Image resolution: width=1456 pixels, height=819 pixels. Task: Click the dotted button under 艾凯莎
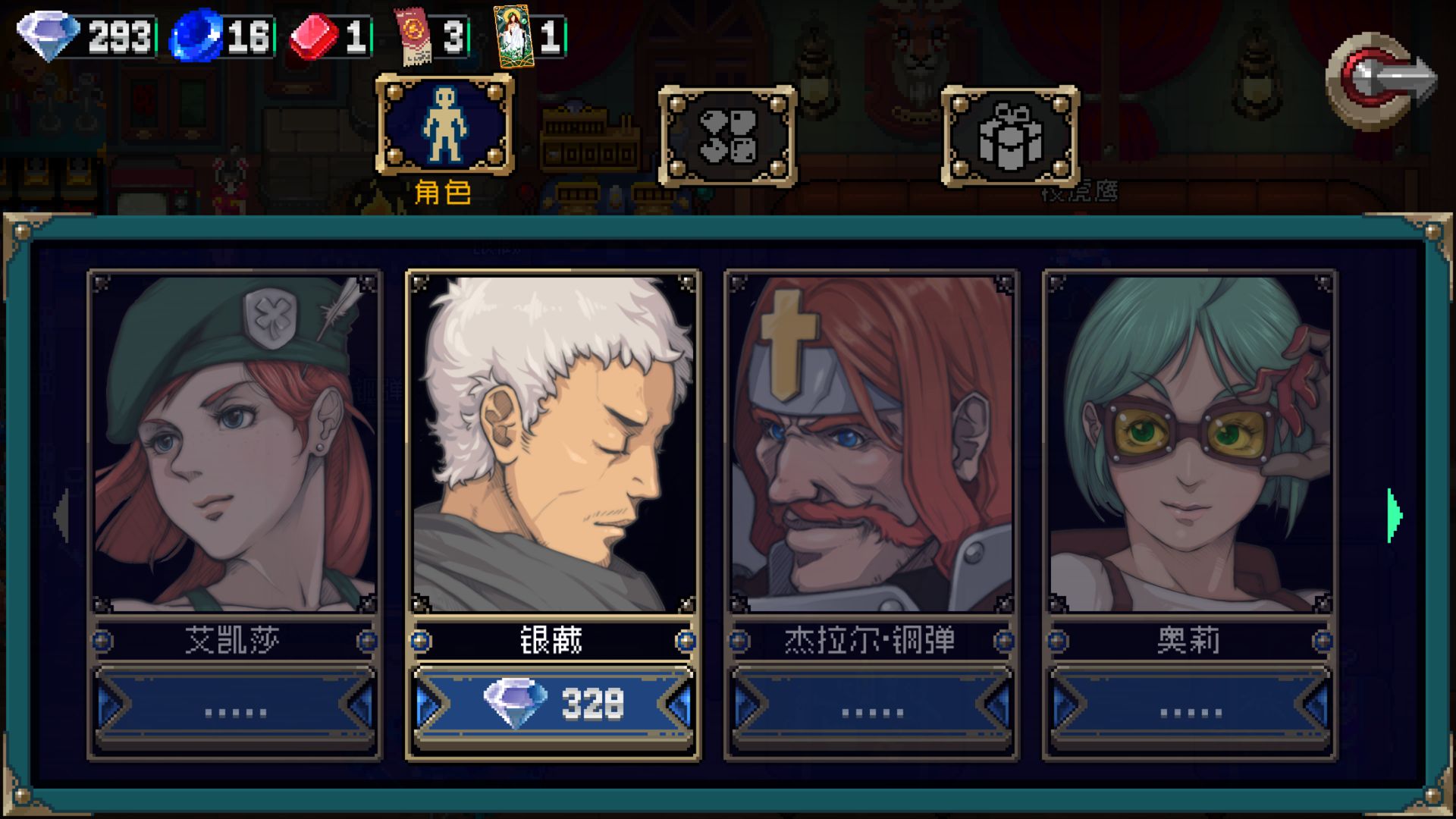[x=234, y=709]
